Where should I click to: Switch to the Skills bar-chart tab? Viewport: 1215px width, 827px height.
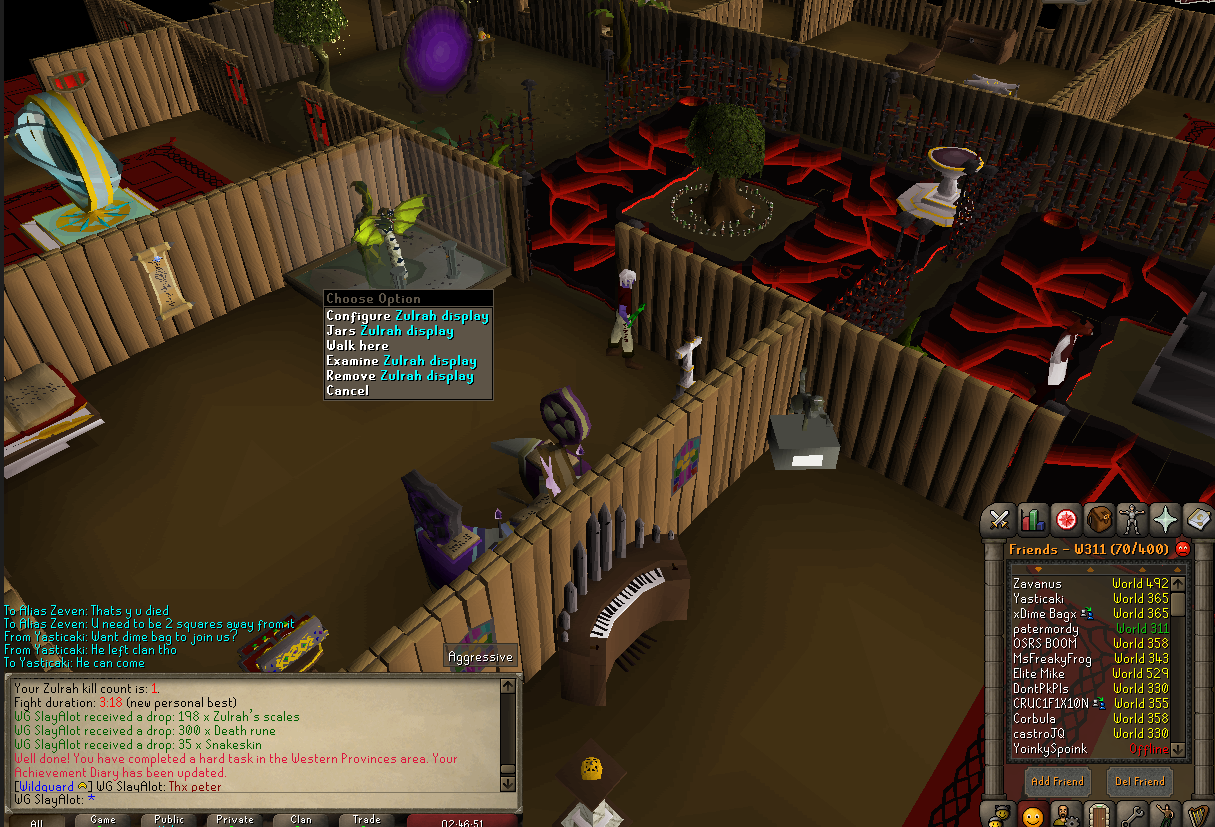tap(1032, 519)
